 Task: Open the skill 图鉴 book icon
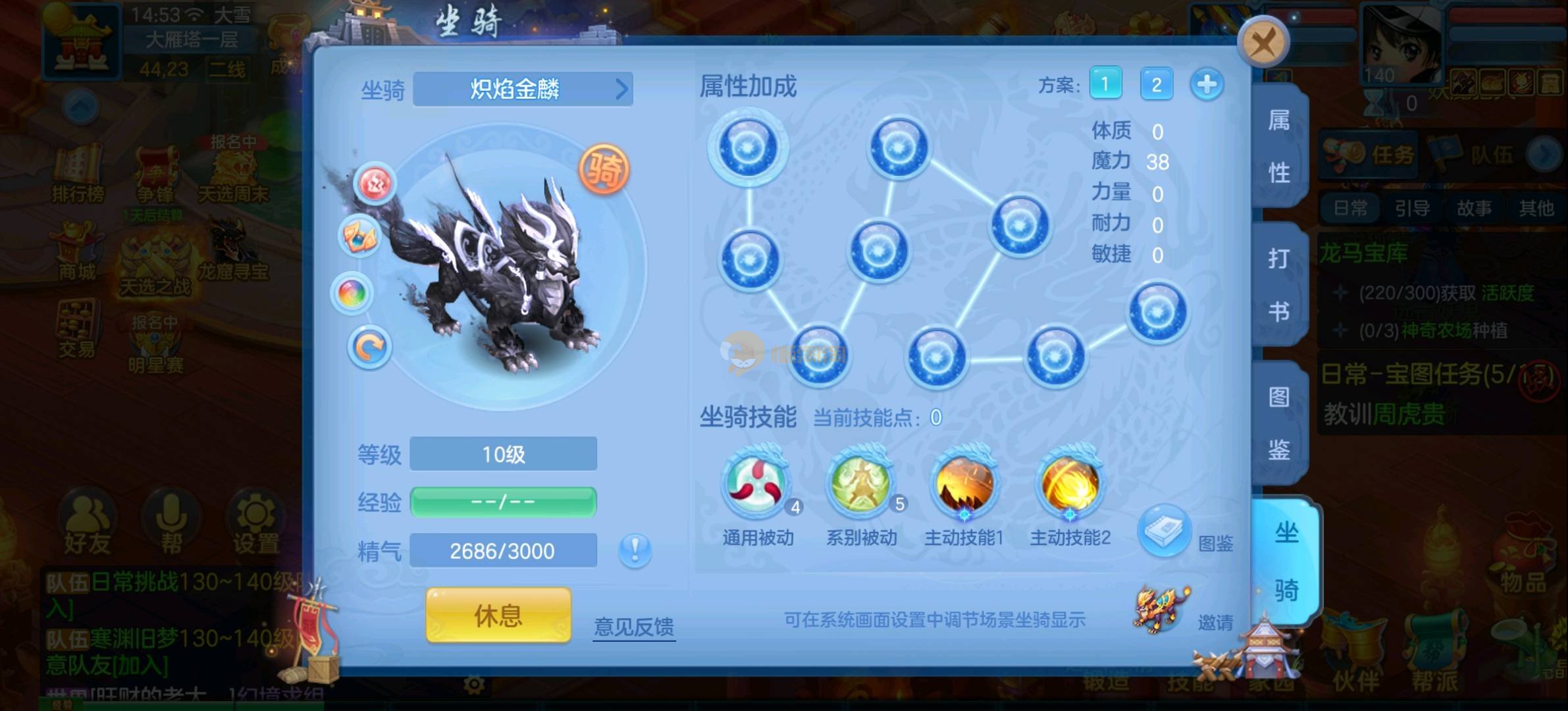(x=1164, y=530)
